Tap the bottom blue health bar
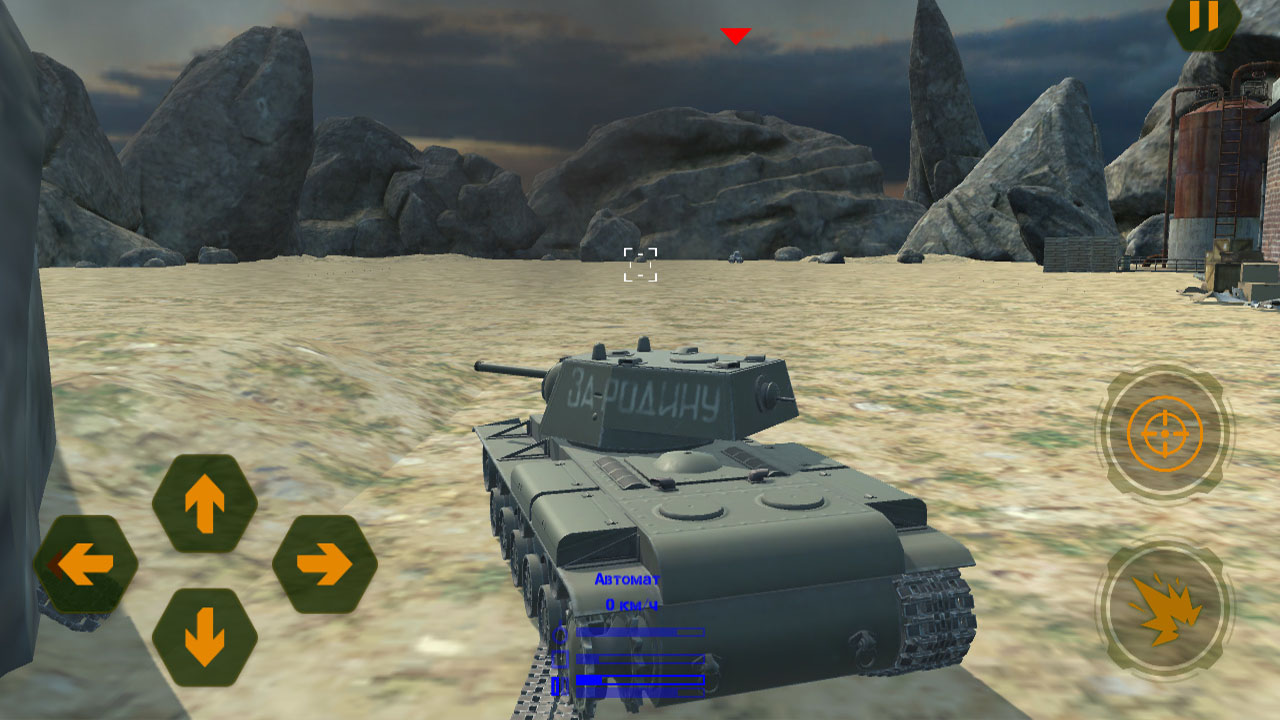 pos(640,682)
